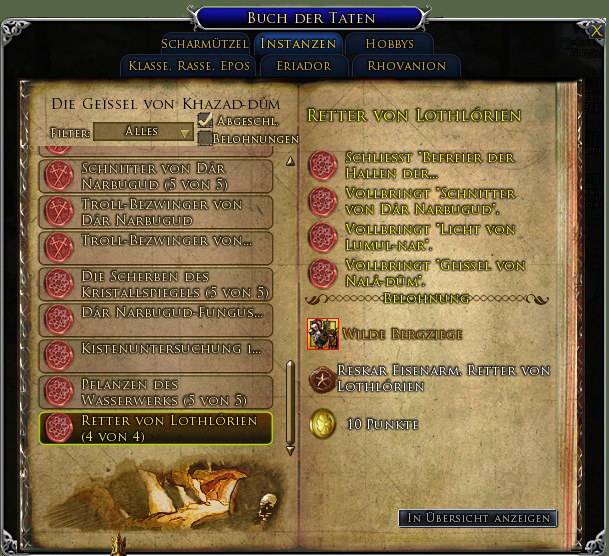Pick Pflanzen des Wasserwerks deed
The height and width of the screenshot is (556, 609).
[155, 391]
